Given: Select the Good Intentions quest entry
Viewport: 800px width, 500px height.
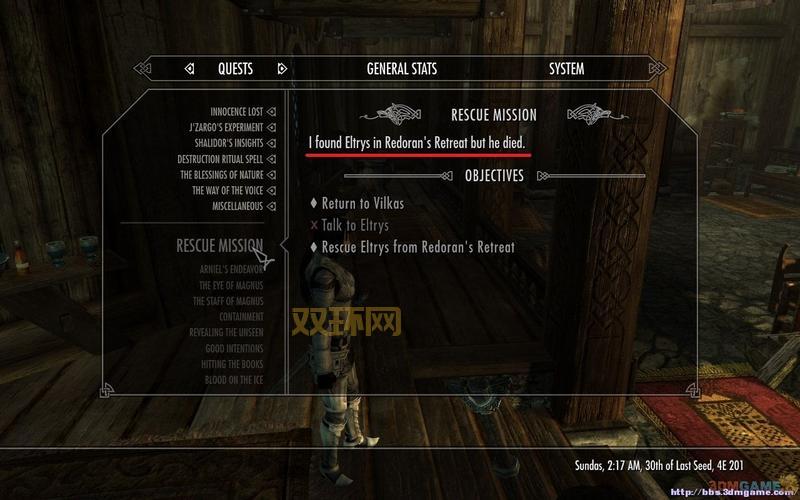Looking at the screenshot, I should click(x=233, y=349).
